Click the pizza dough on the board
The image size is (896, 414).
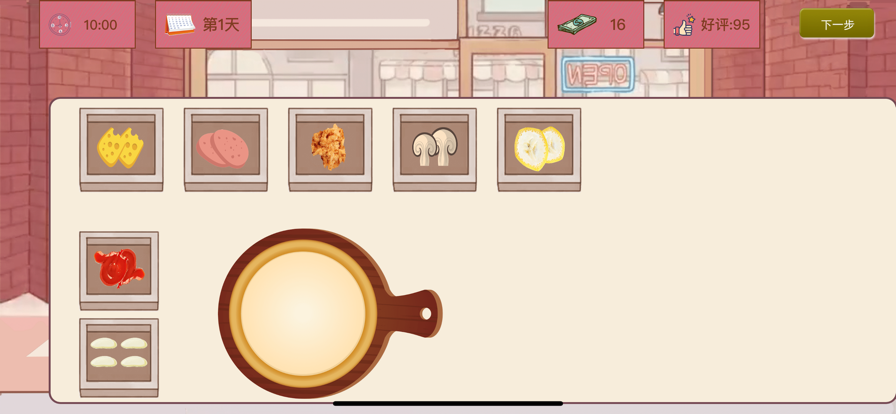pyautogui.click(x=303, y=313)
